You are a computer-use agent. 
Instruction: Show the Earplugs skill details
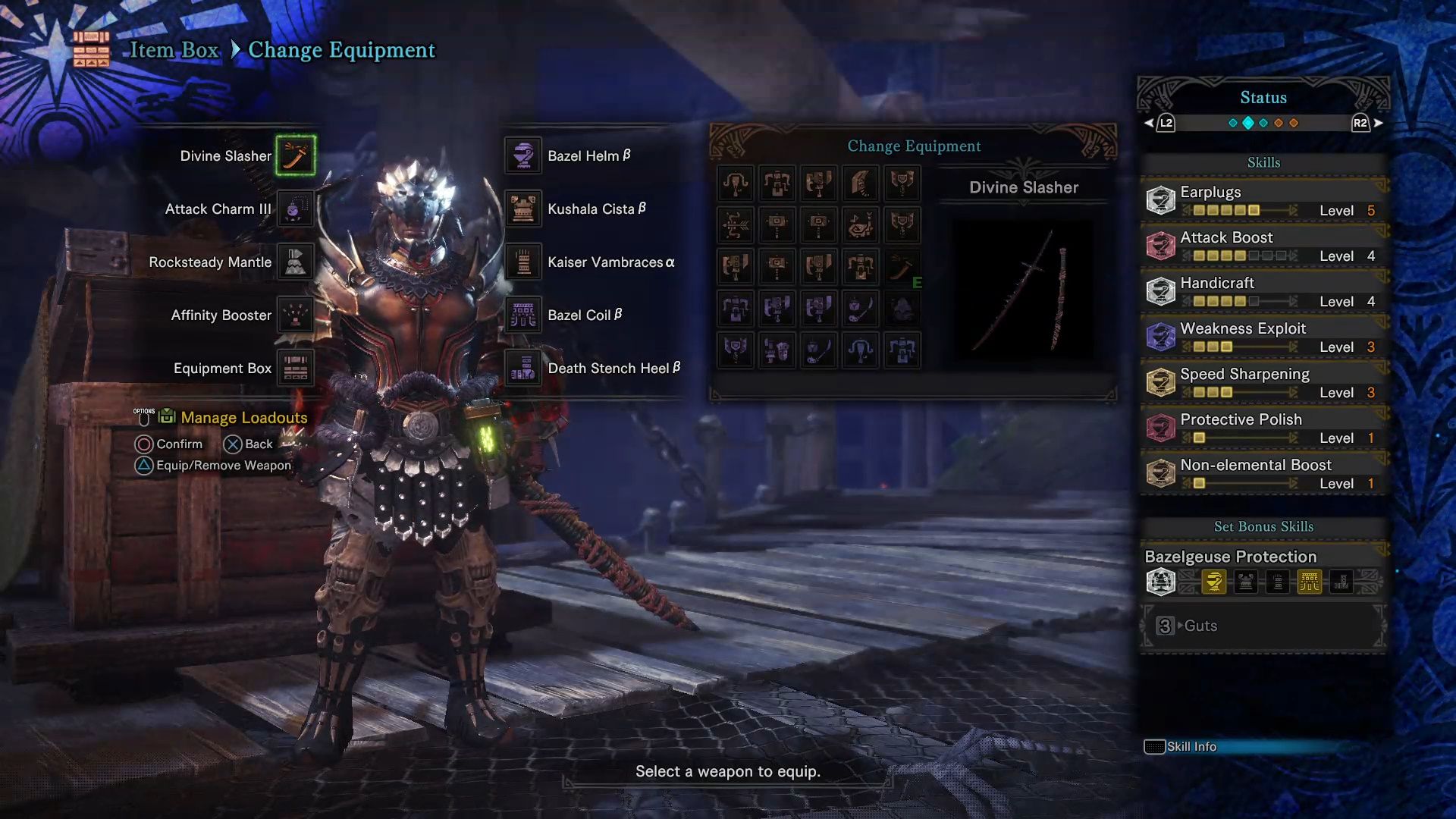tap(1263, 200)
